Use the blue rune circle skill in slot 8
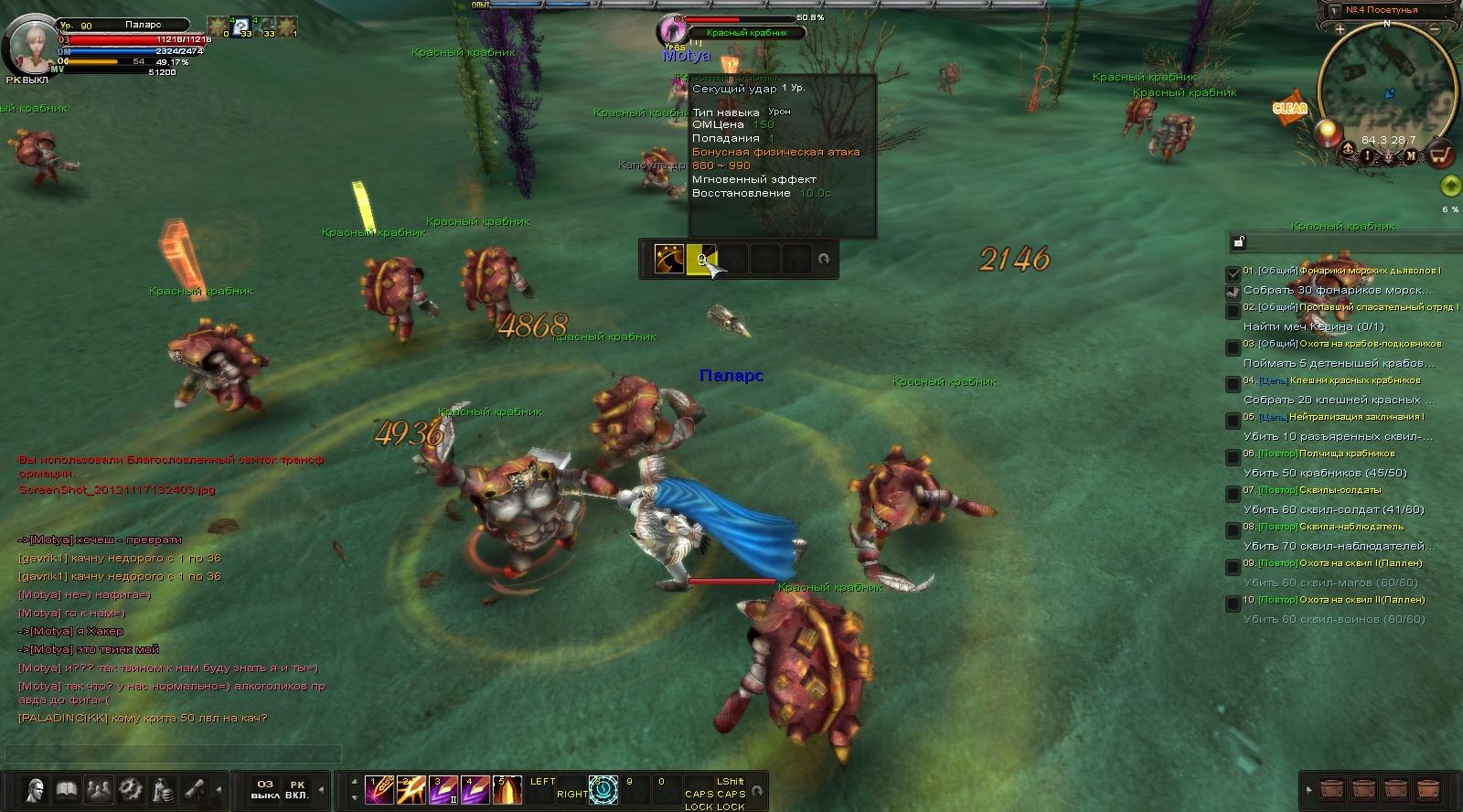1463x812 pixels. point(603,790)
